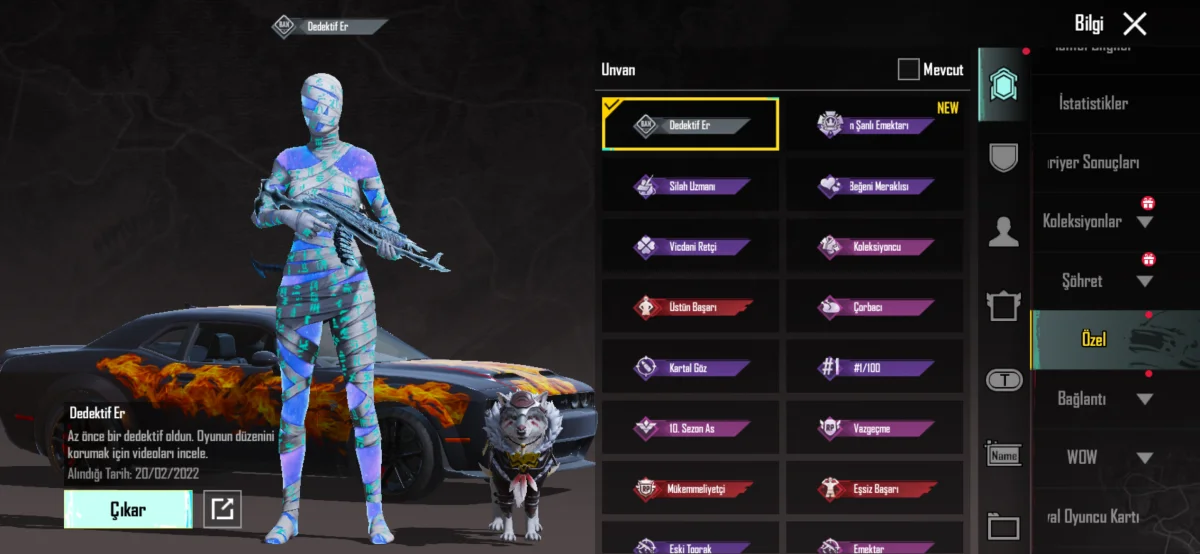Open the share icon next to Çıkar
This screenshot has height=554, width=1200.
[222, 509]
